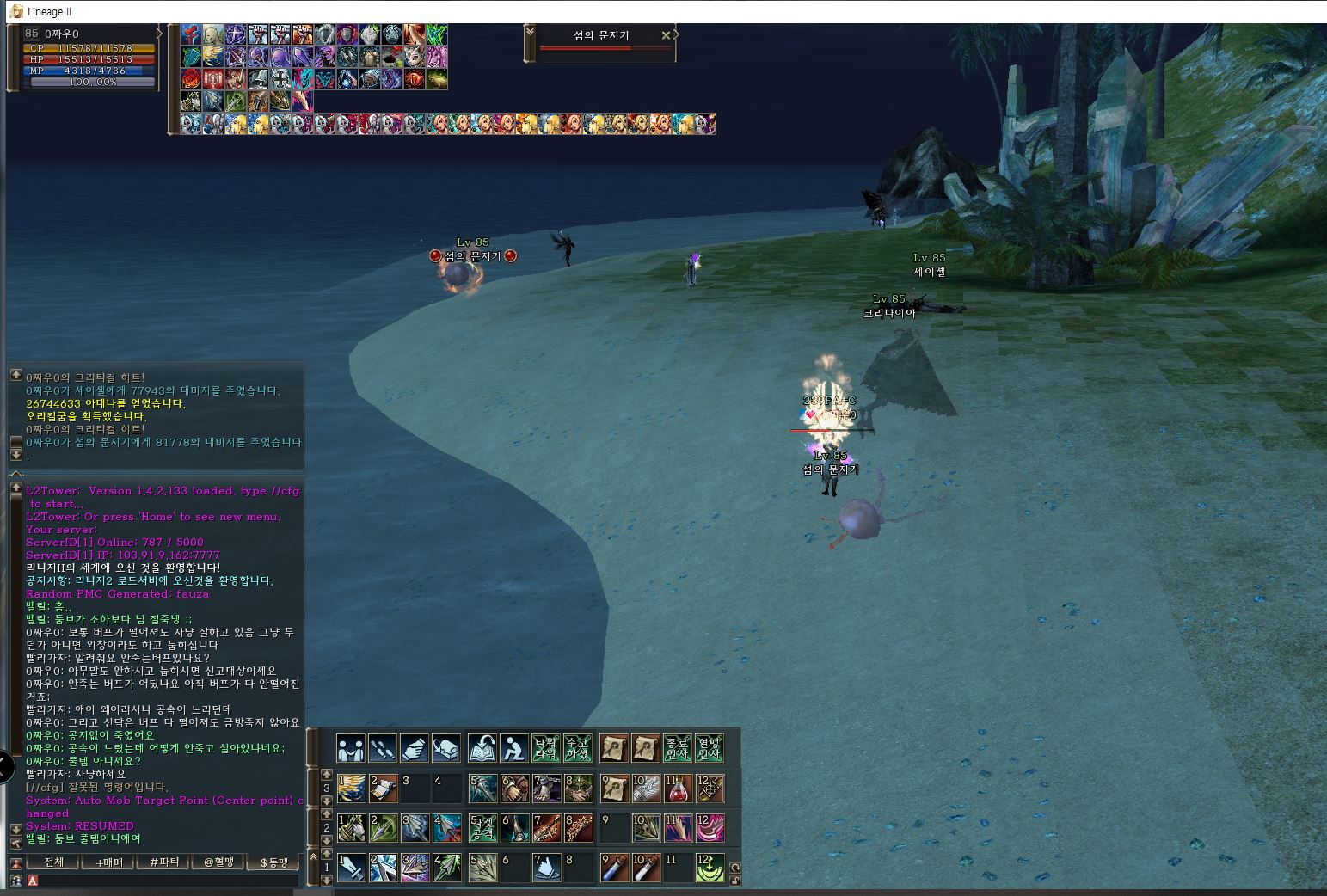This screenshot has width=1327, height=896.
Task: Drink the blue mana potion
Action: [614, 868]
